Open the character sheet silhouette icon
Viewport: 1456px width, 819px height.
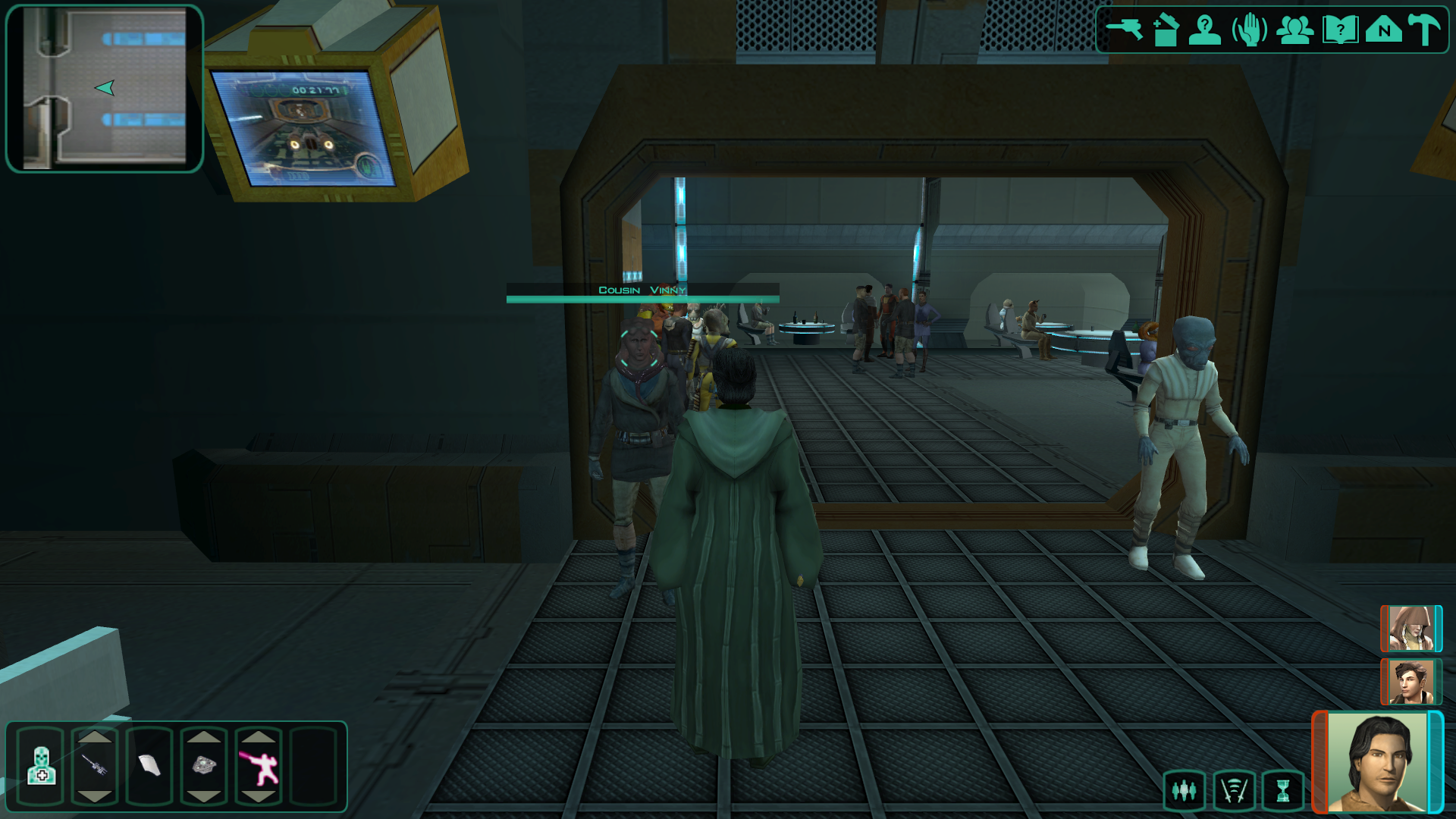click(1204, 30)
